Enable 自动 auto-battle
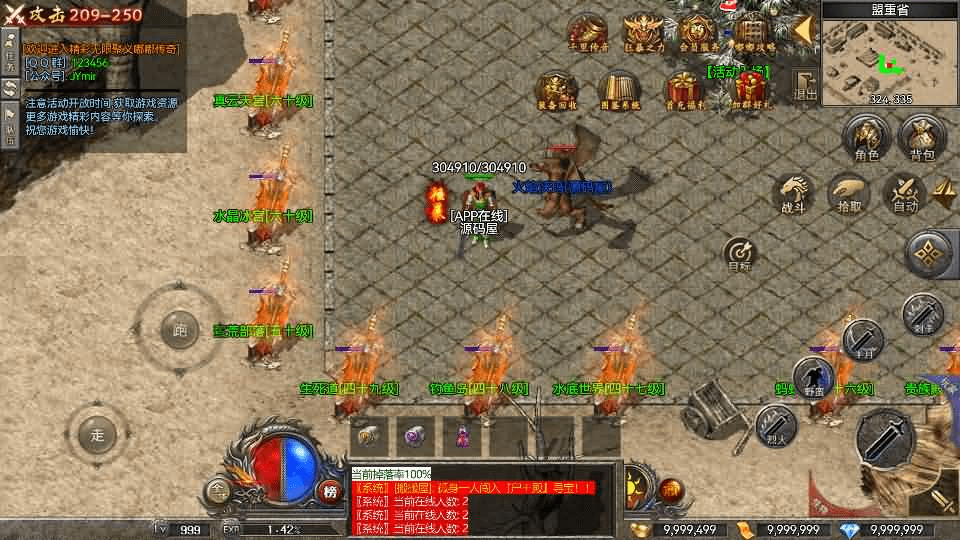 905,193
